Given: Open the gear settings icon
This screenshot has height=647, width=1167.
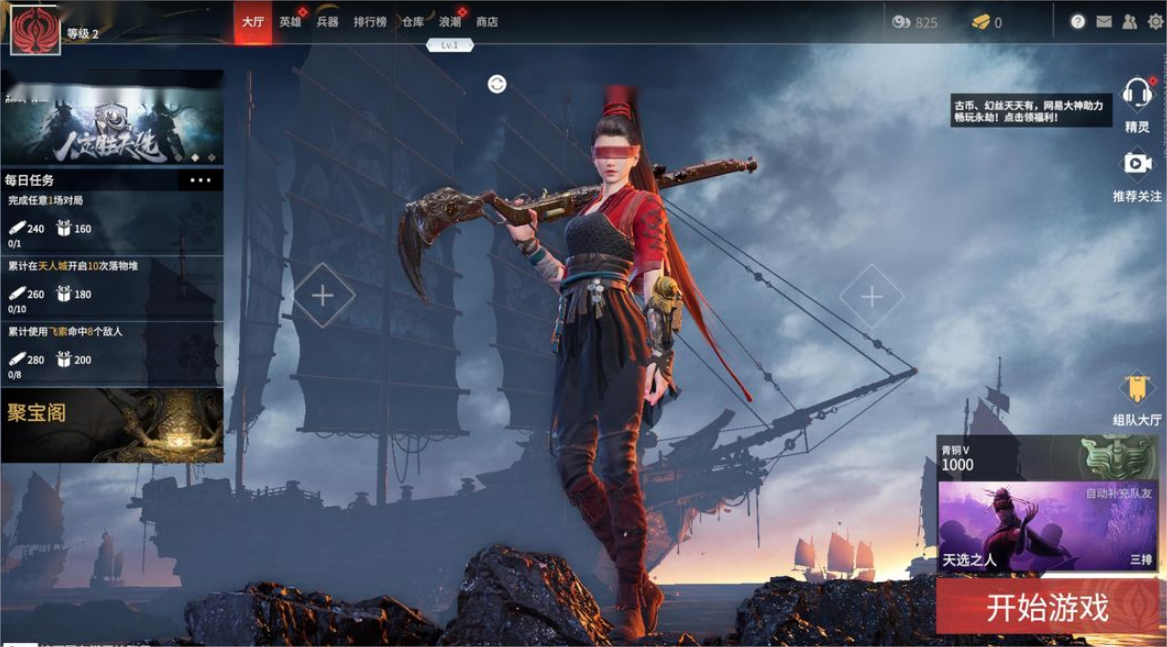Looking at the screenshot, I should pyautogui.click(x=1155, y=22).
